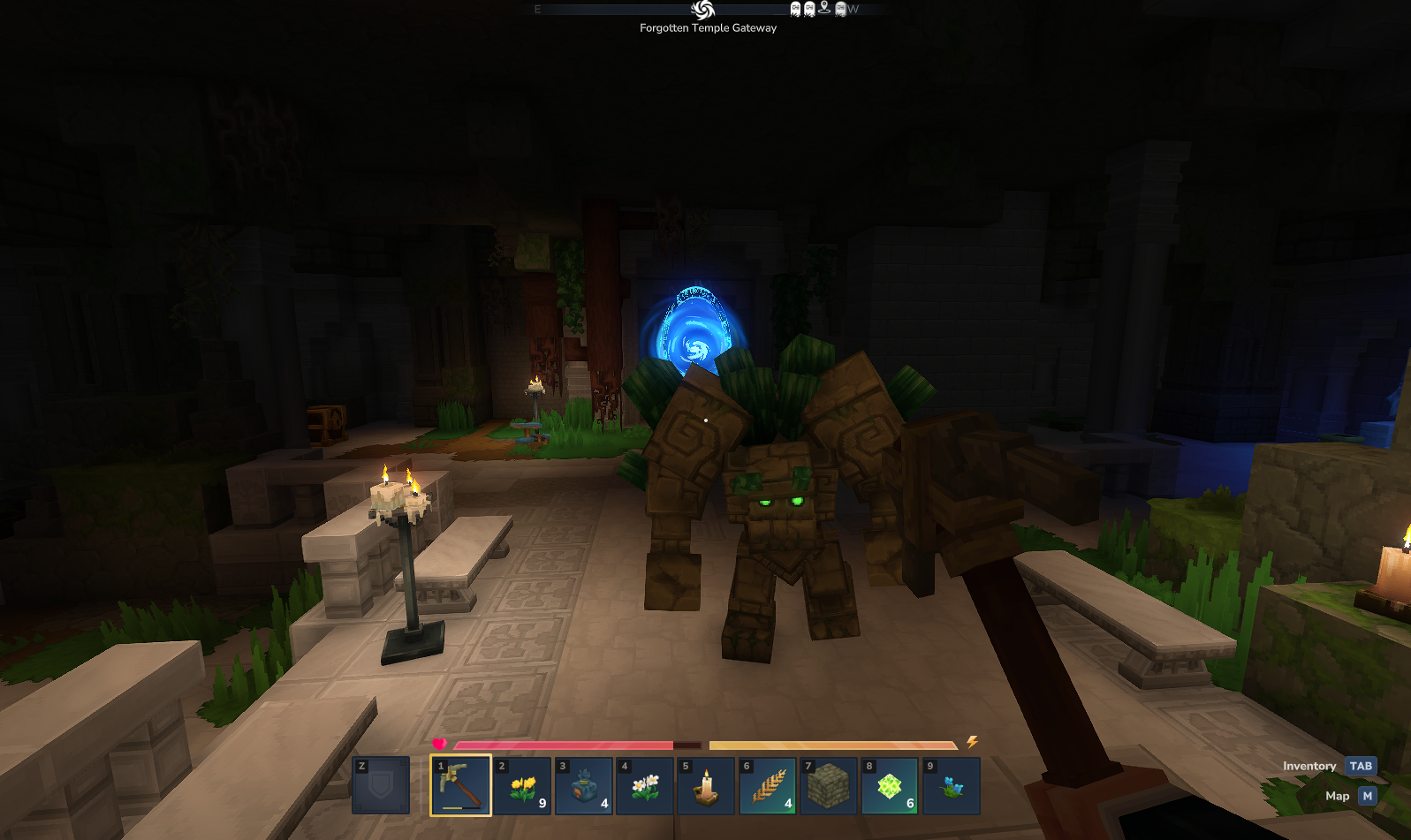The width and height of the screenshot is (1411, 840).
Task: Pick the blue flower hotbar slot
Action: [x=951, y=785]
